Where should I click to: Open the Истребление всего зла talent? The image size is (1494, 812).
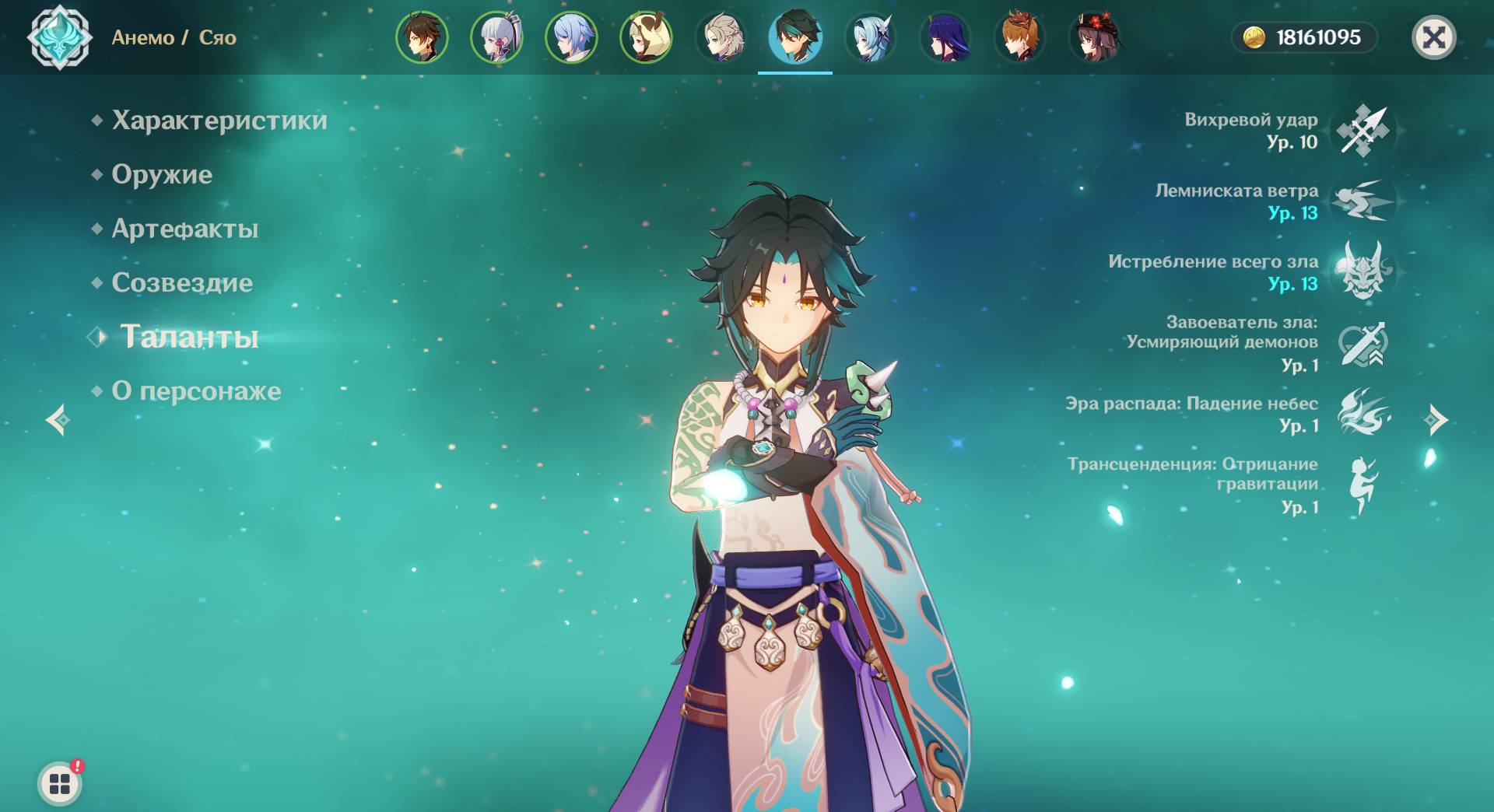(x=1362, y=271)
